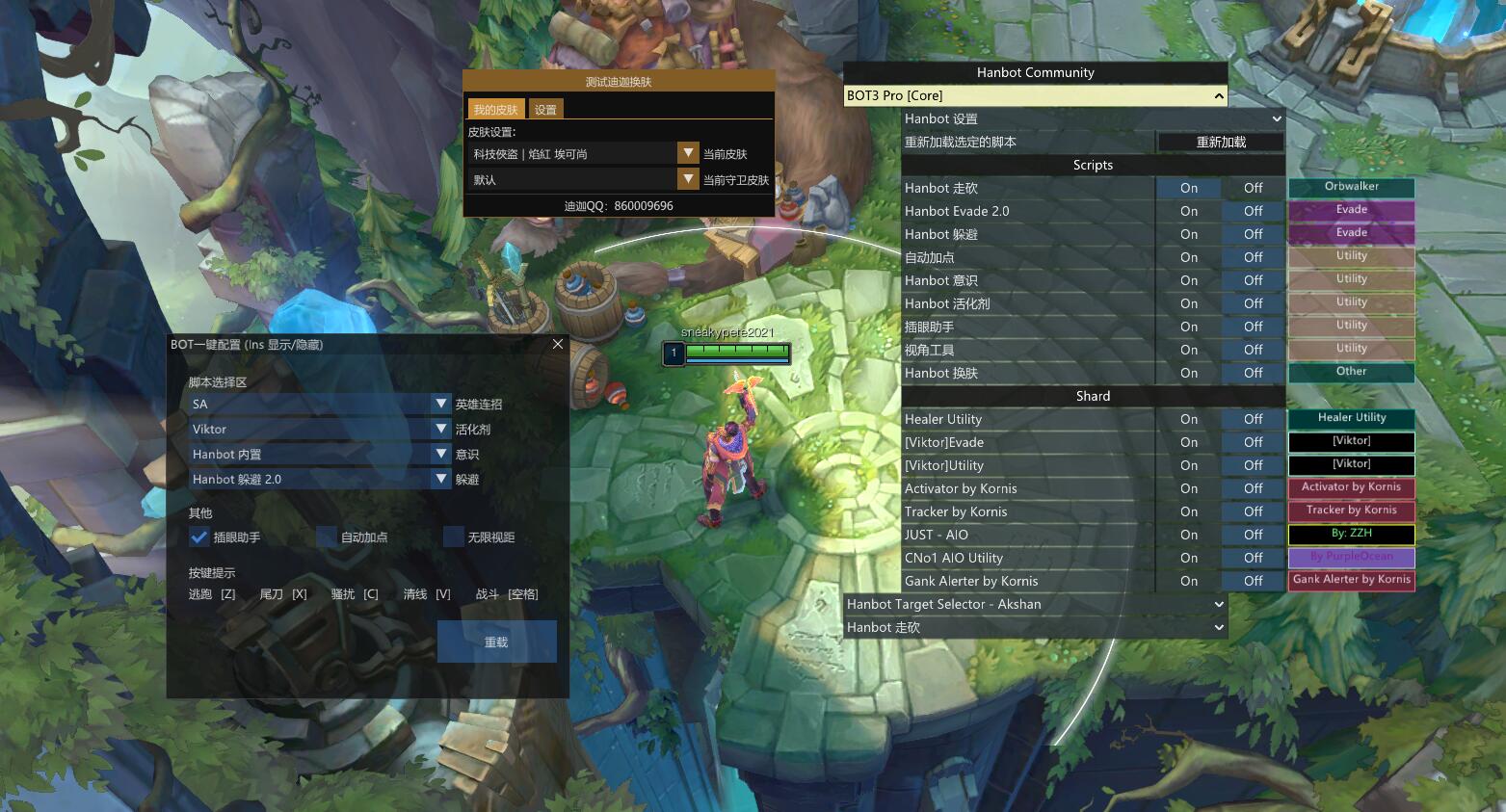1506x812 pixels.
Task: Set Gank Alerter by Kornis to Off
Action: (1253, 581)
